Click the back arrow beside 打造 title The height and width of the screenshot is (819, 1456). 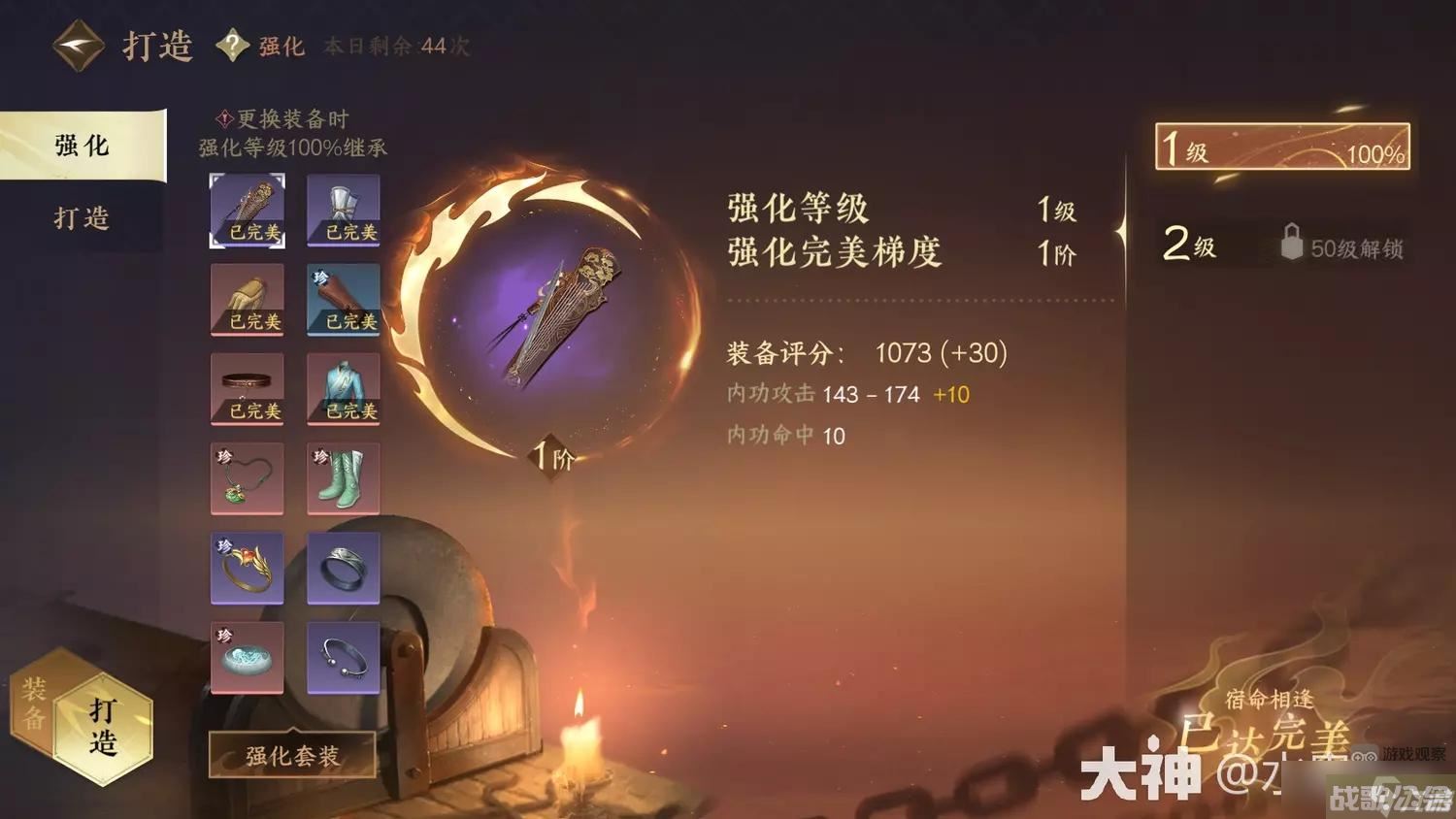point(76,43)
